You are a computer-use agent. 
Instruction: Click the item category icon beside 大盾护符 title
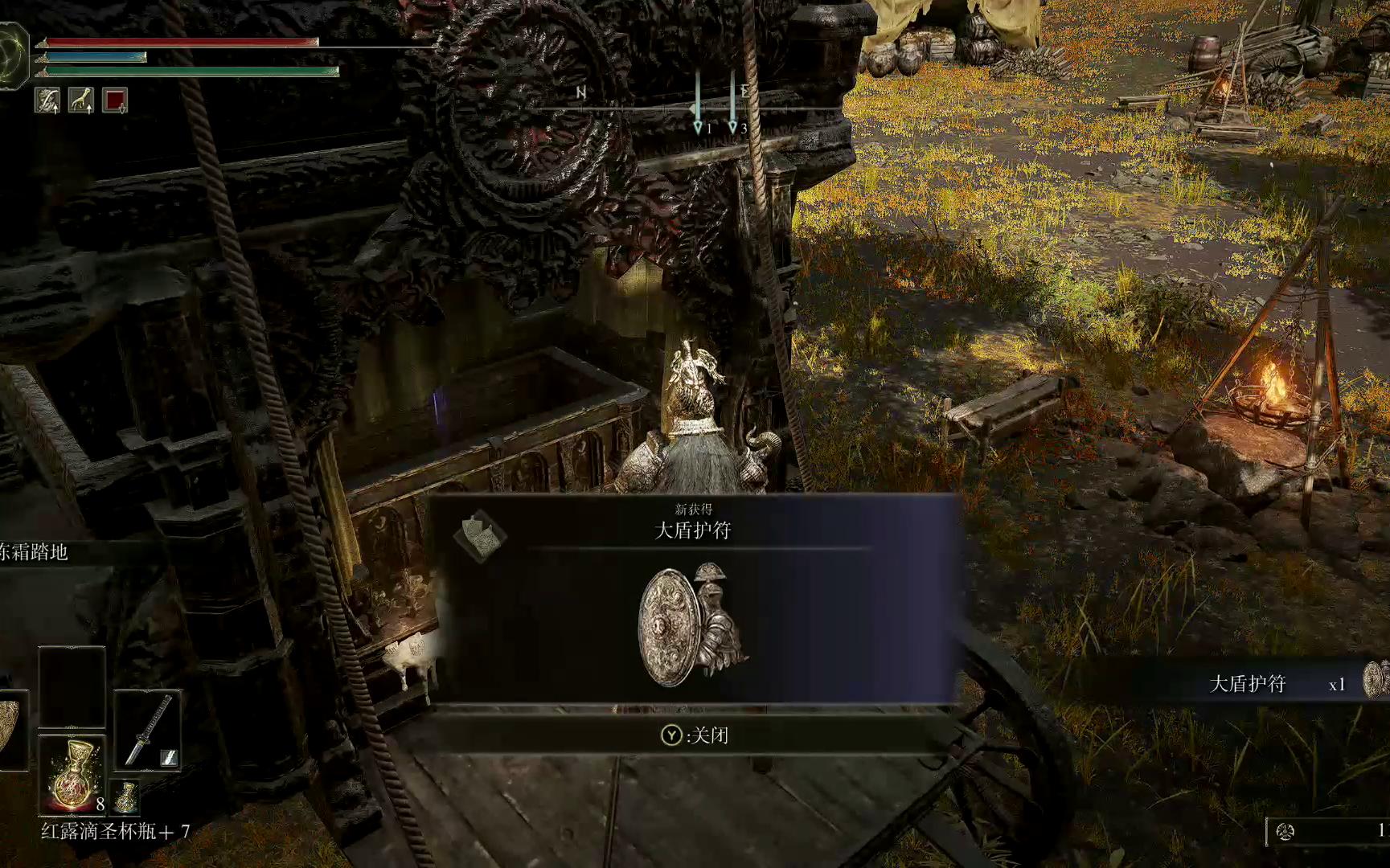tap(479, 535)
